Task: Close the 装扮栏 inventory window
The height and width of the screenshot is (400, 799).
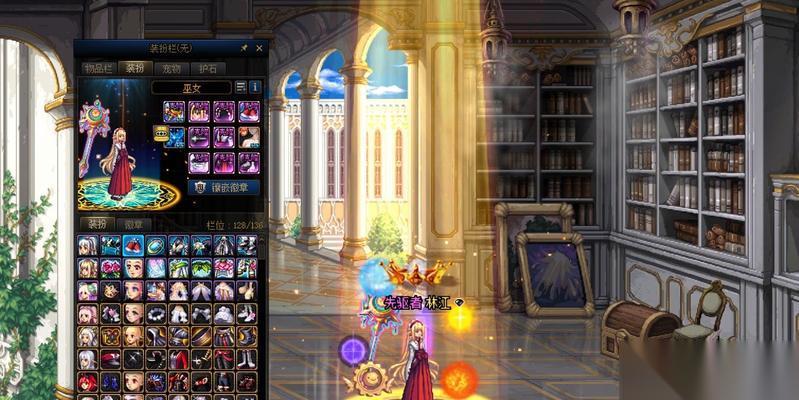Action: click(260, 48)
